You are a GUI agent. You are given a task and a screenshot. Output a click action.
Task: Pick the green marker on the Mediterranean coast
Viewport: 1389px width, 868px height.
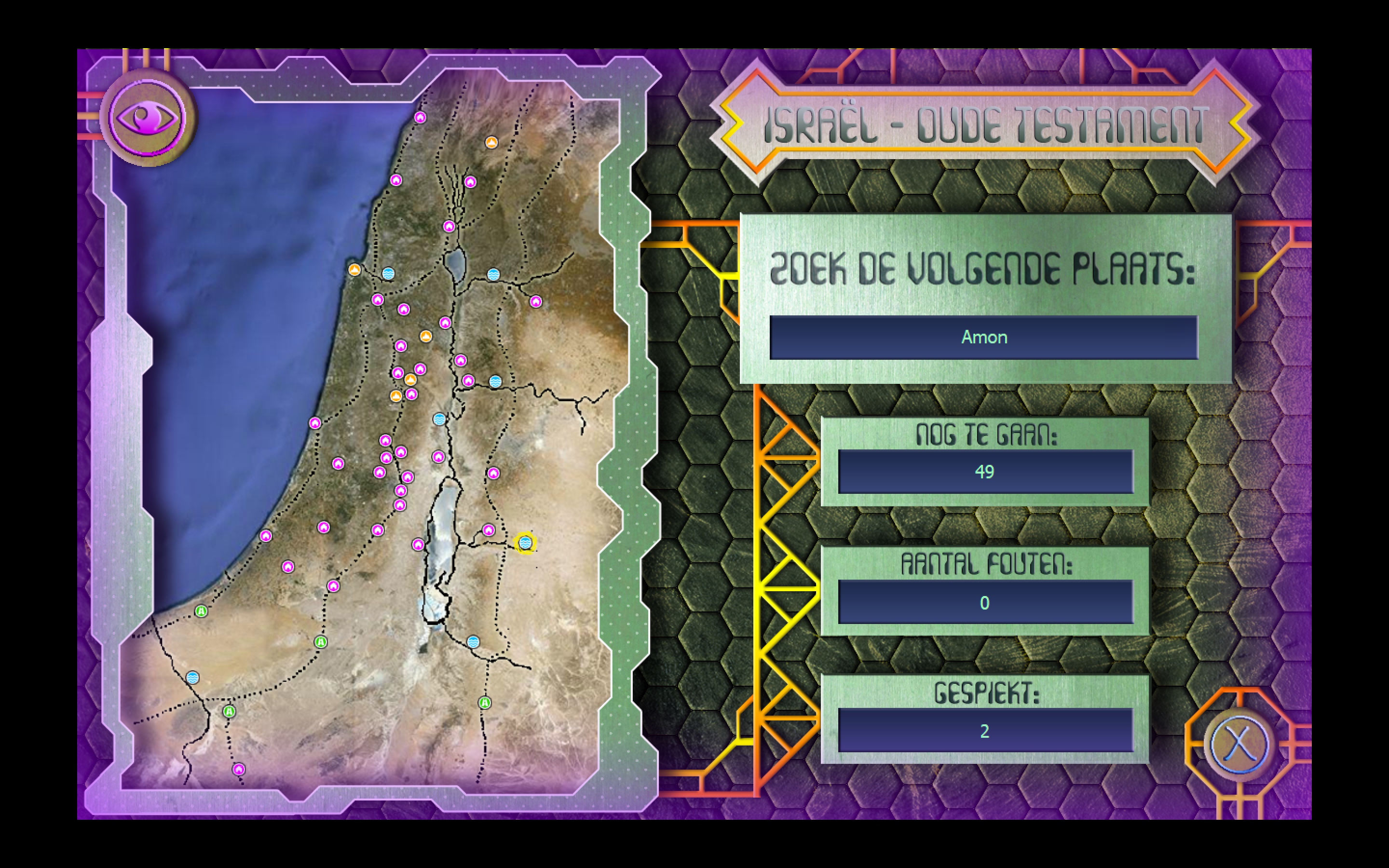[201, 611]
